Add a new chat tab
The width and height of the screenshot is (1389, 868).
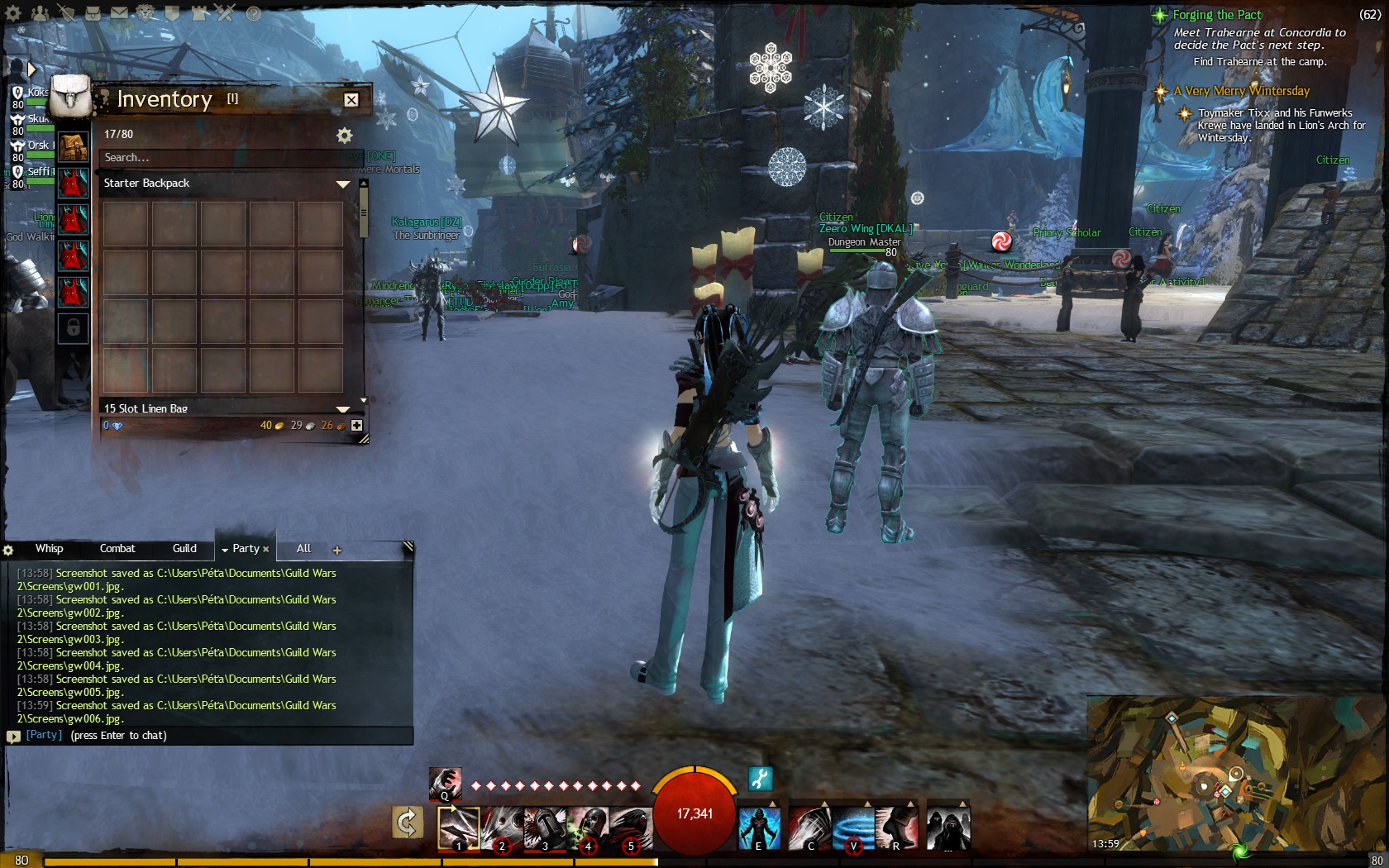tap(337, 551)
